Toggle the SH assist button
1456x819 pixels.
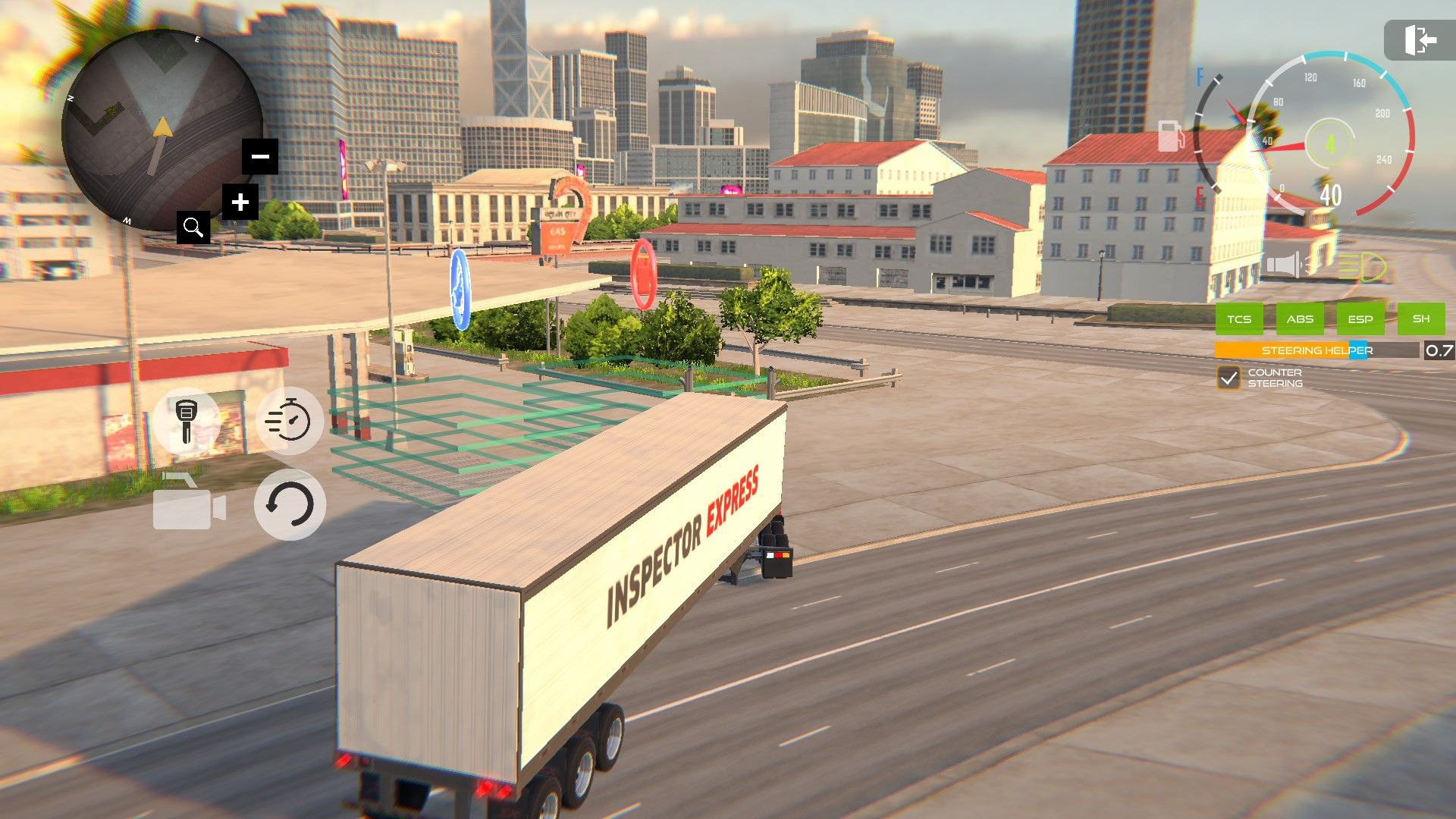pos(1421,319)
